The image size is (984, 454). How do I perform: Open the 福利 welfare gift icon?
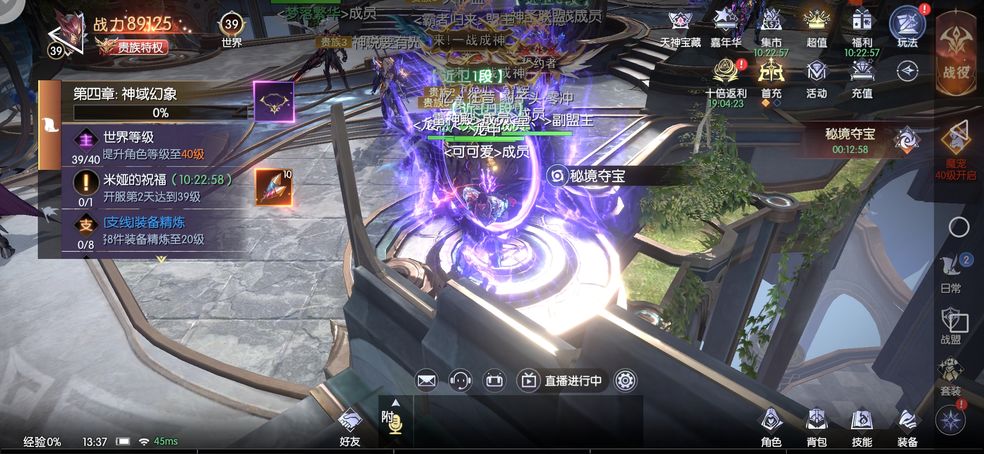click(862, 25)
